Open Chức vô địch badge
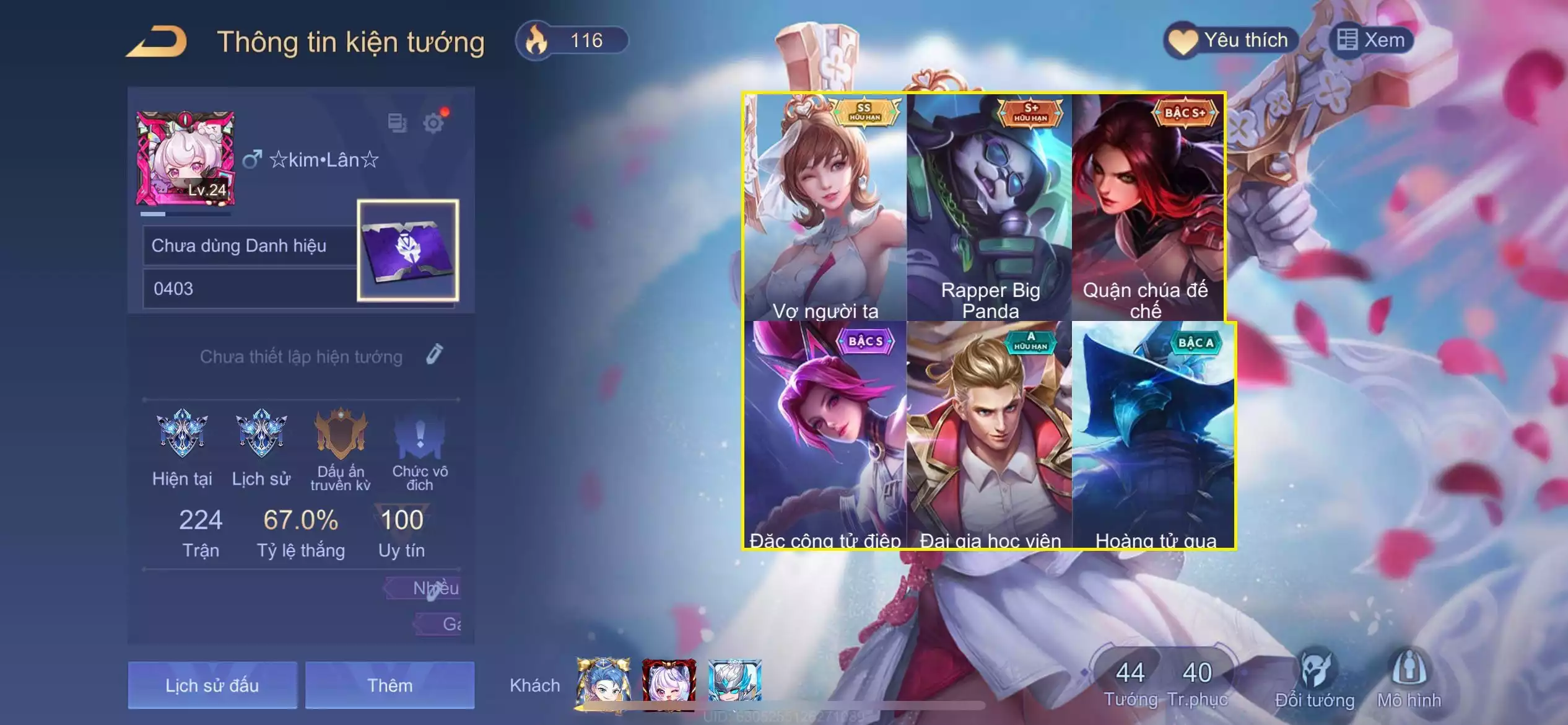 pos(420,434)
